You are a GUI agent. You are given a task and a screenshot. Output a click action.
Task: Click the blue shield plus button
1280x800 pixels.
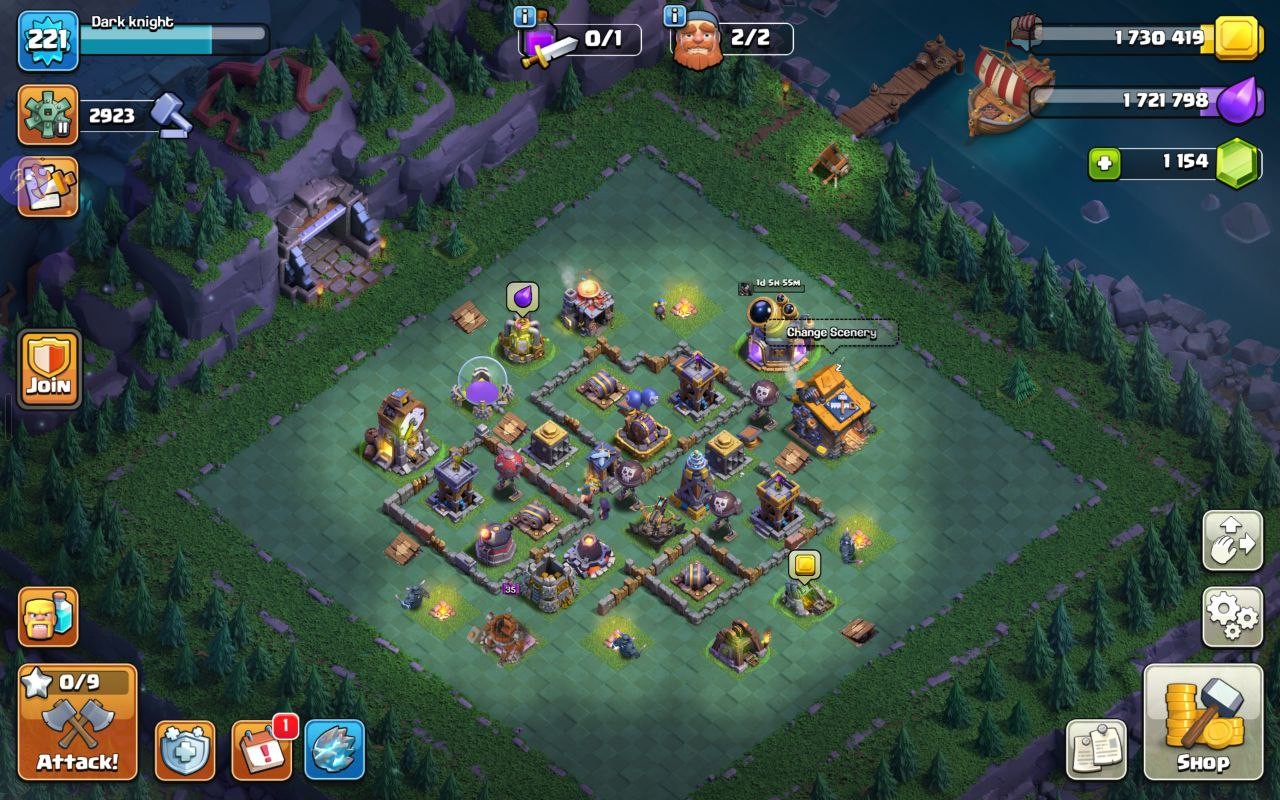[185, 750]
